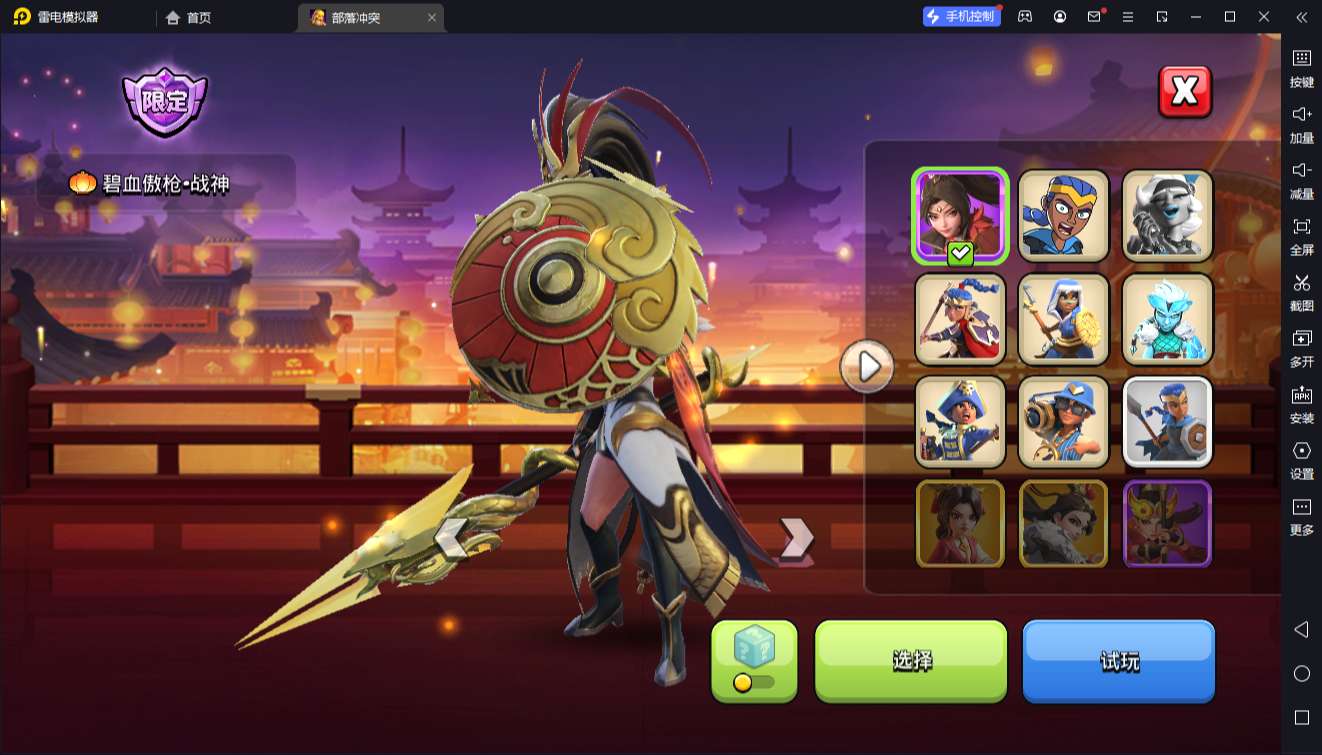1322x755 pixels.
Task: Confirm skin with the green 选择 button
Action: click(x=911, y=660)
